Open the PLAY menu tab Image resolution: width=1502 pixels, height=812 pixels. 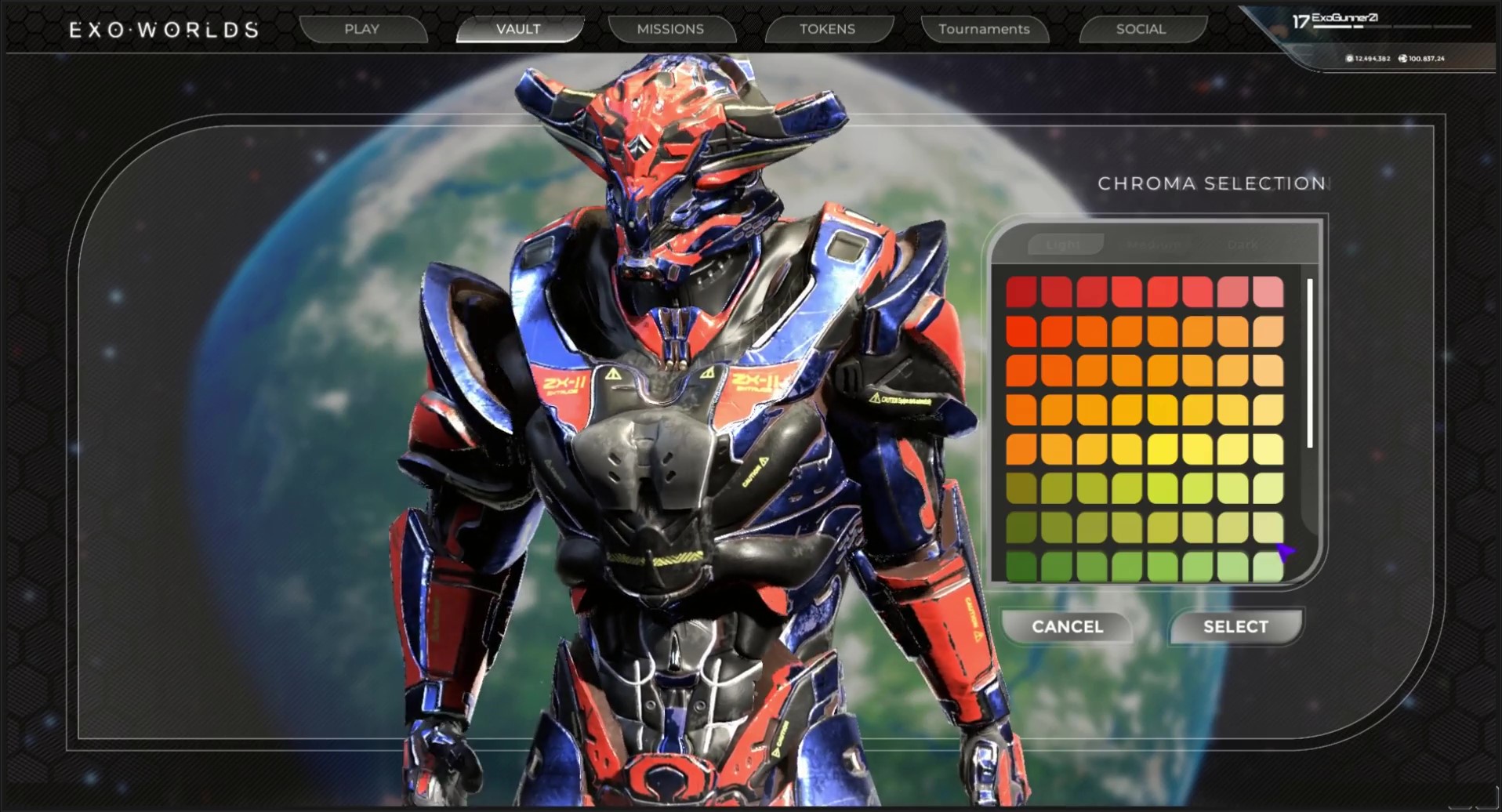click(361, 29)
